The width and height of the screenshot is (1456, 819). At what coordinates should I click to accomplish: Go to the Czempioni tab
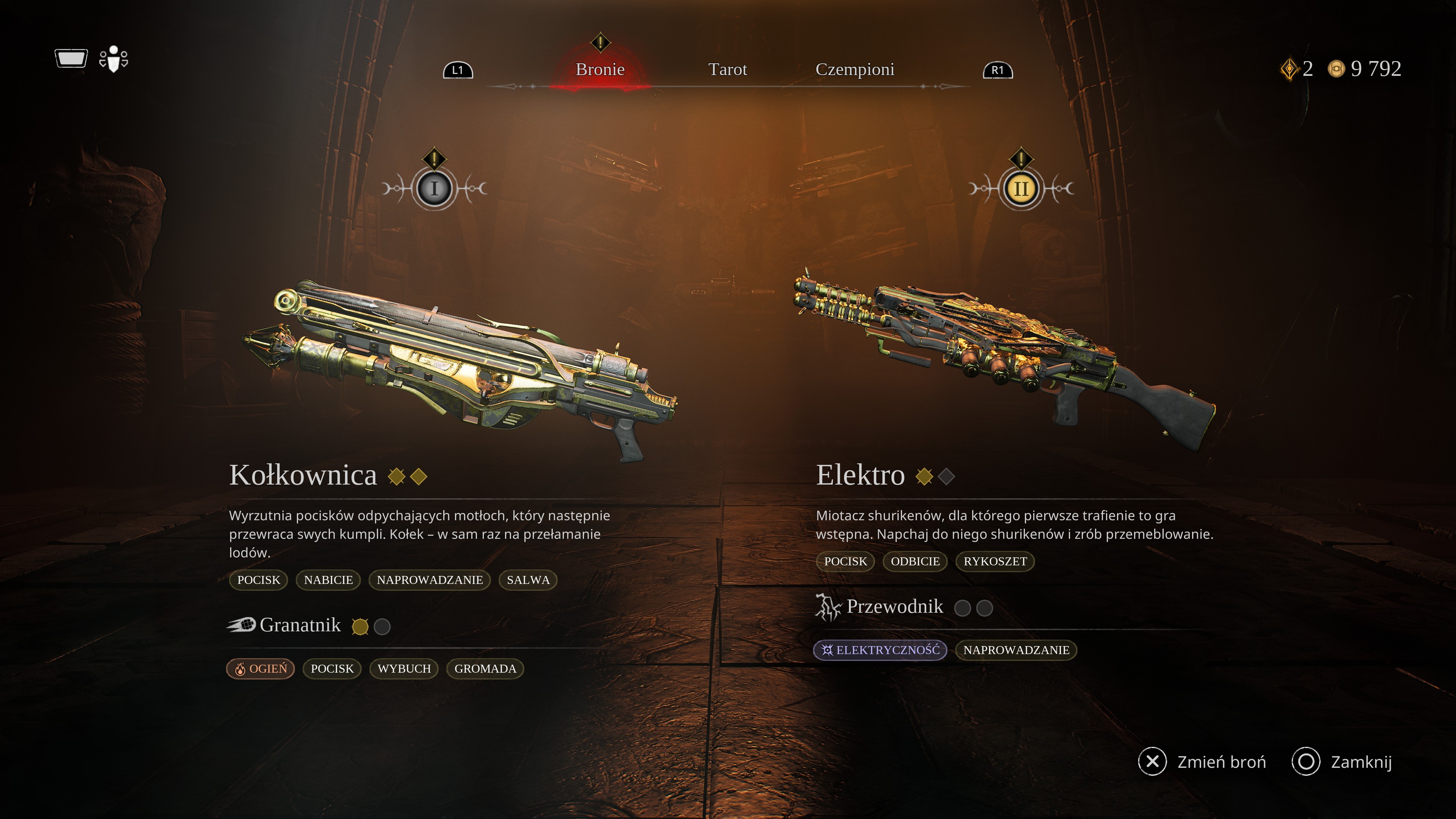coord(855,69)
